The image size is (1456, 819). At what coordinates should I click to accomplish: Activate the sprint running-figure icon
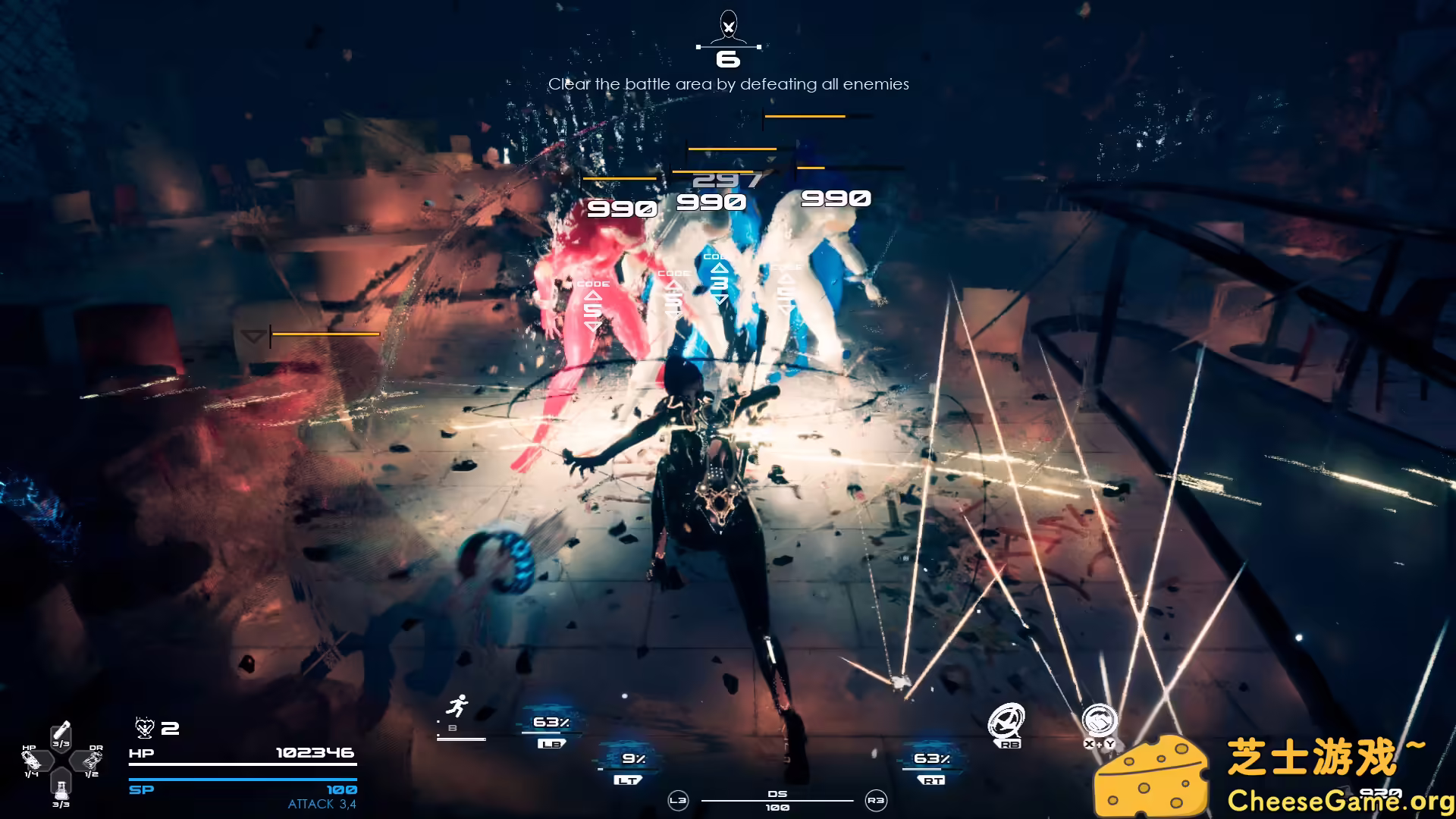pos(456,708)
